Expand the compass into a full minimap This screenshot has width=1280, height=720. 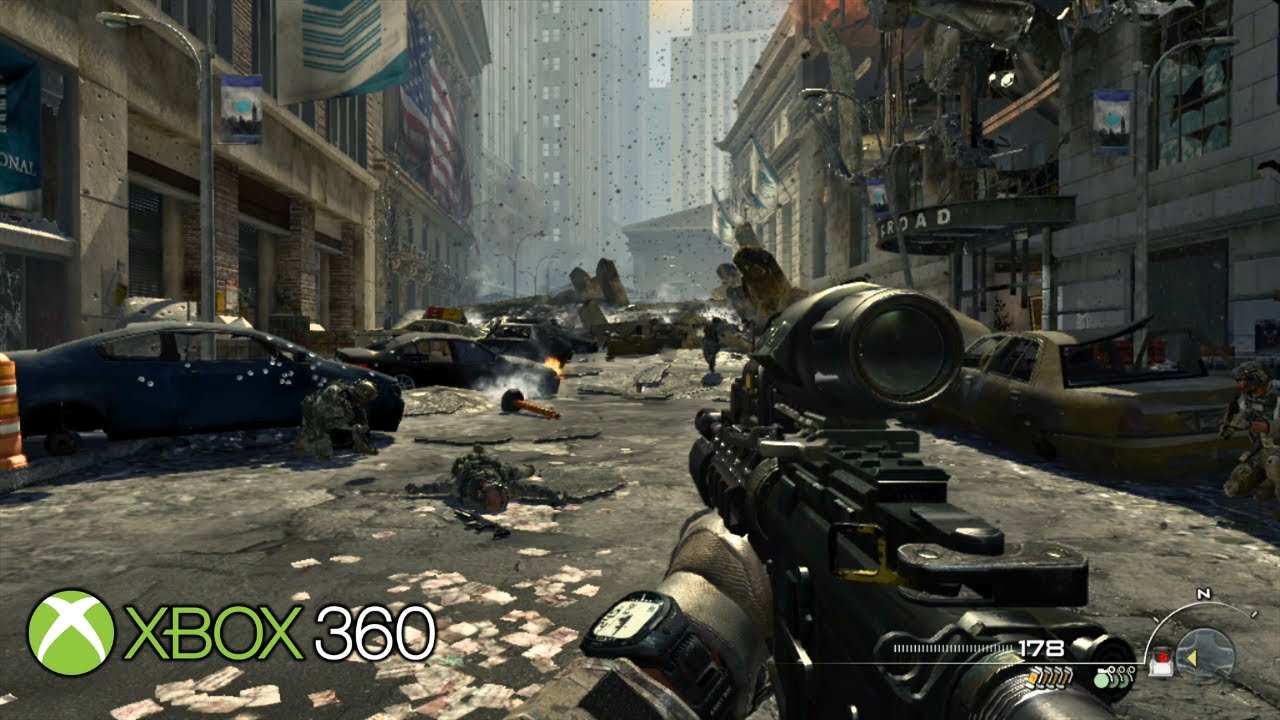tap(1205, 651)
